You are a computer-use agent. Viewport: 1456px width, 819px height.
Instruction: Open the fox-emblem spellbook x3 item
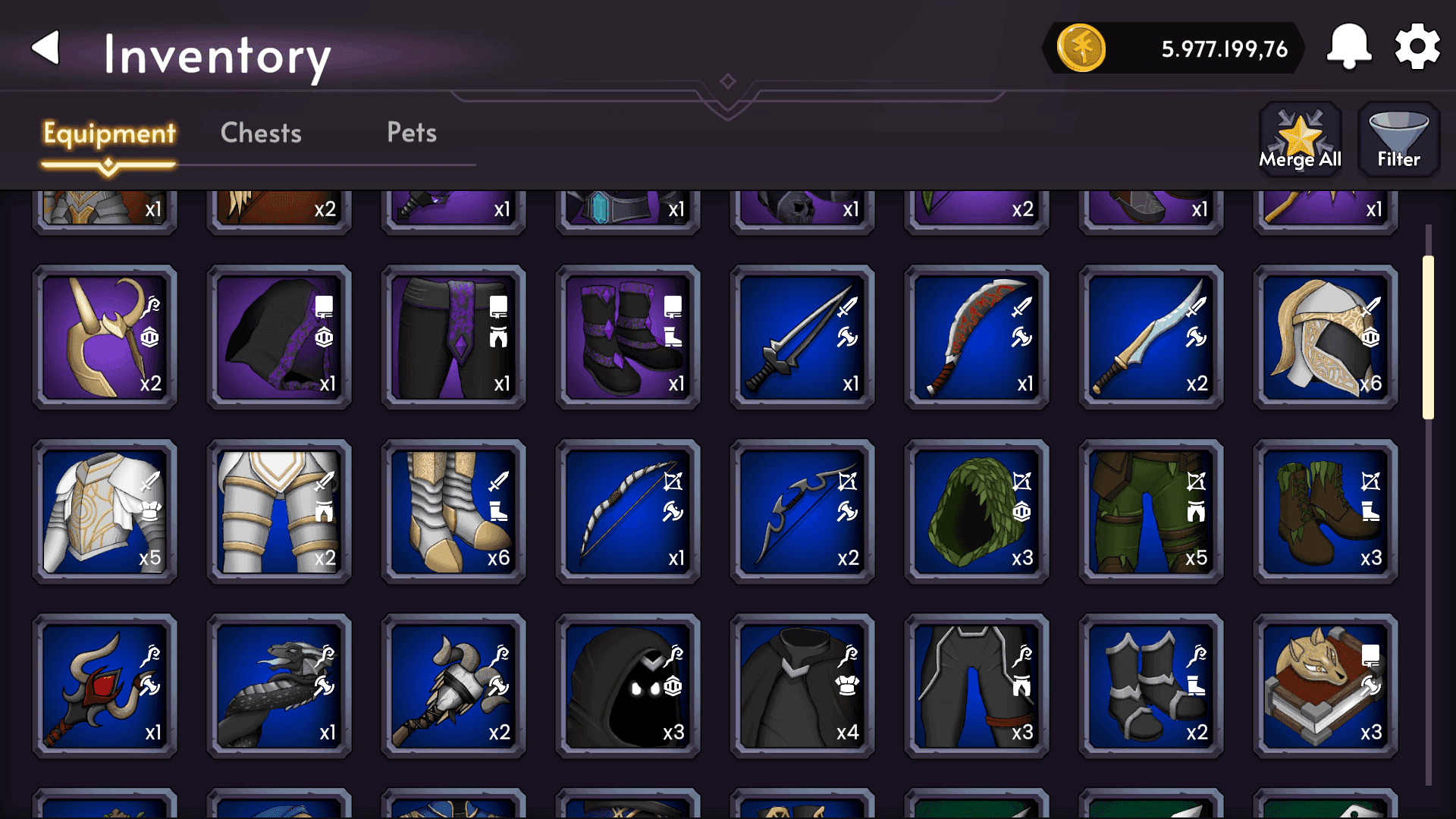tap(1325, 686)
